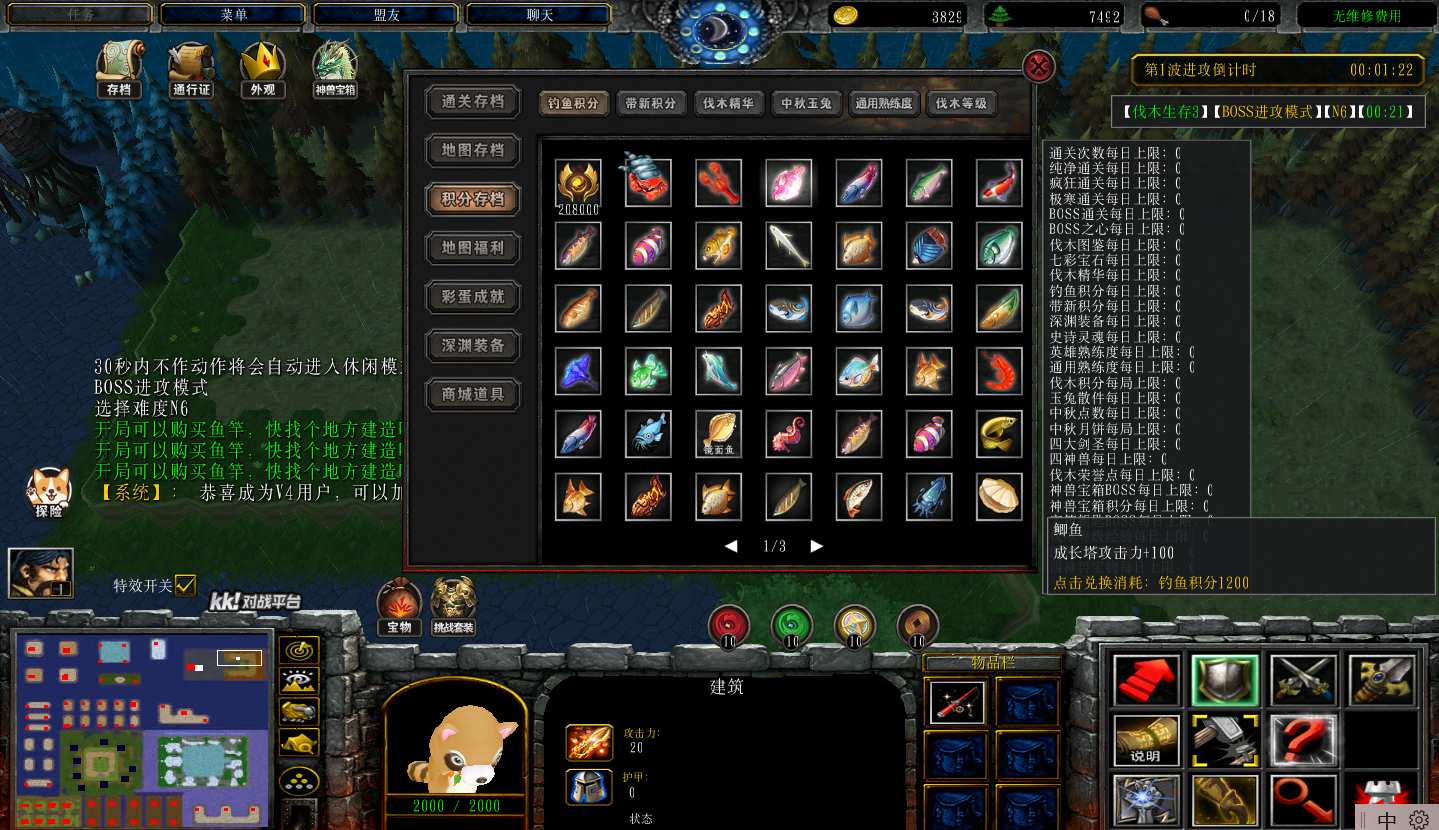Select the 伐木精华 tab

(x=727, y=103)
